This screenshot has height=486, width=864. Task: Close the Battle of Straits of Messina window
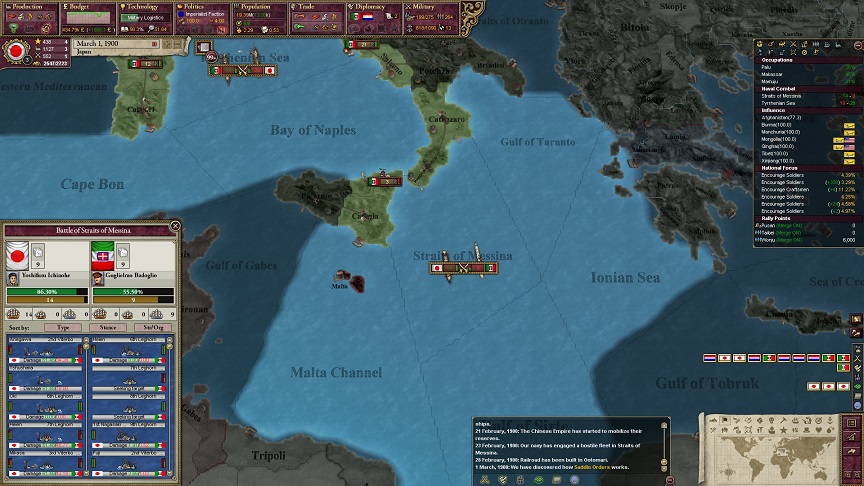pos(176,226)
